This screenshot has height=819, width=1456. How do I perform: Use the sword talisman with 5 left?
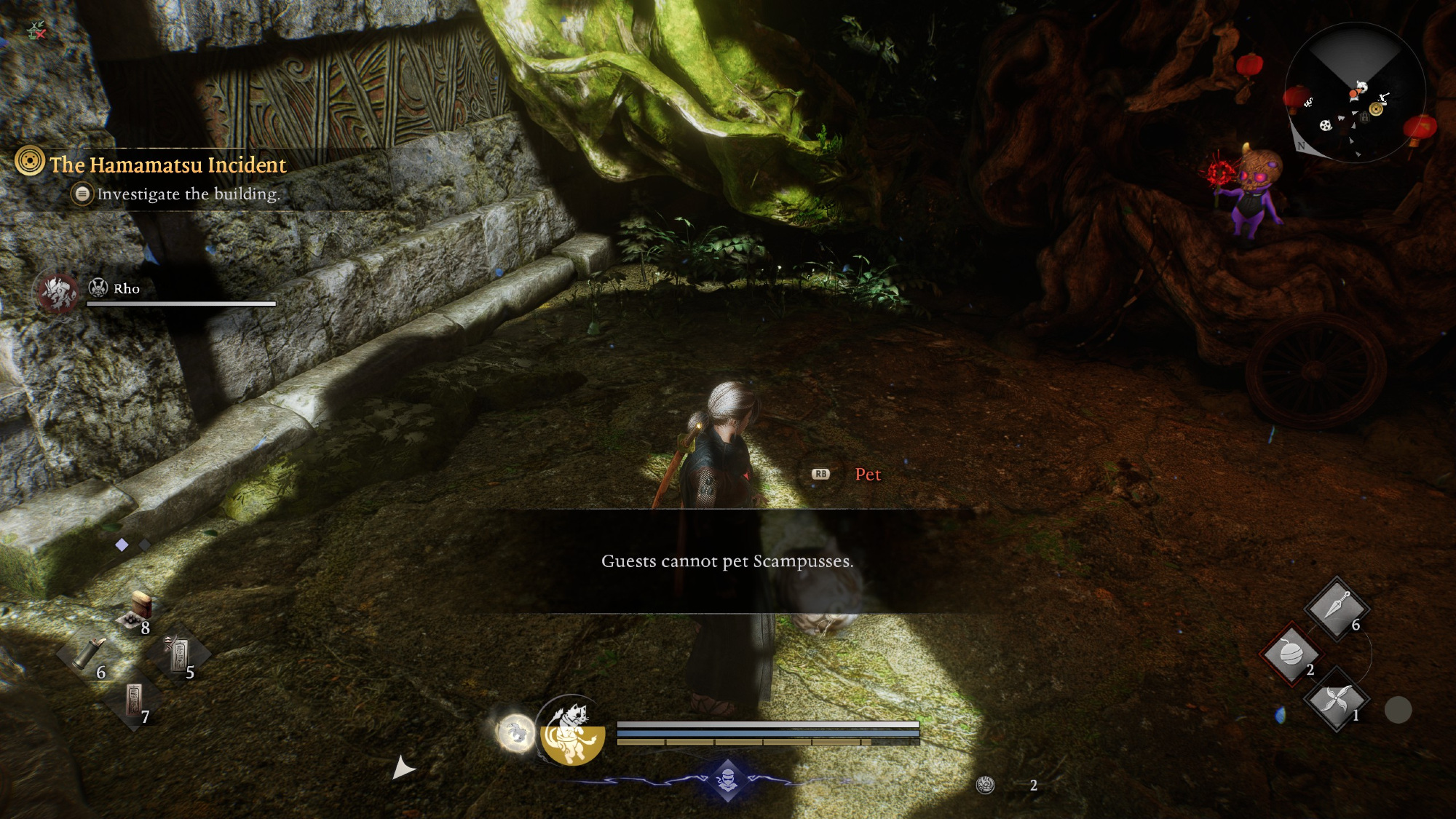178,654
